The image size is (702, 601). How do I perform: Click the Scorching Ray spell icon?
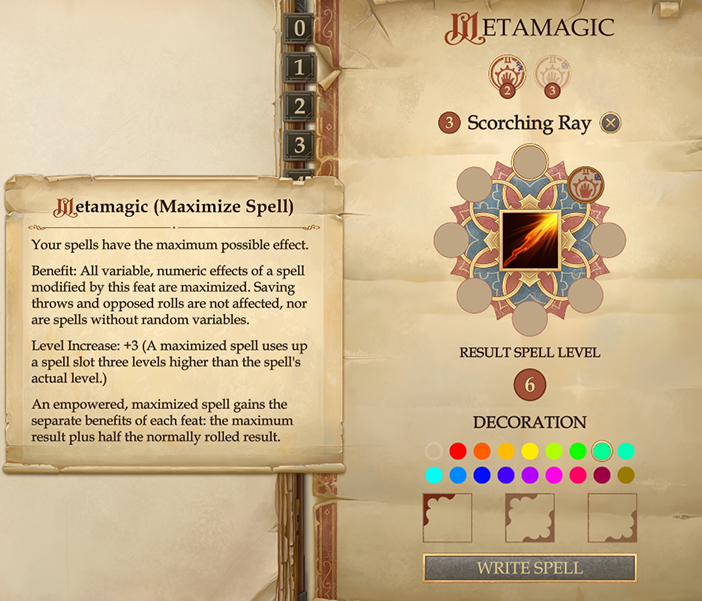[x=529, y=240]
